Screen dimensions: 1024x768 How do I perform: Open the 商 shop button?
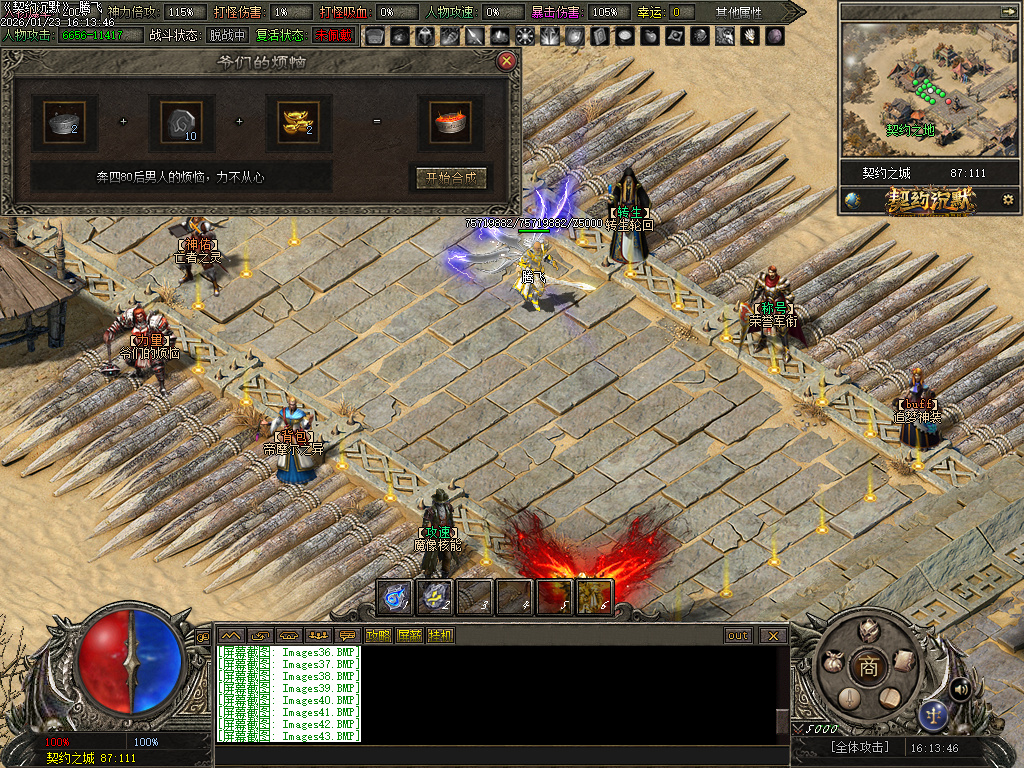tap(868, 667)
